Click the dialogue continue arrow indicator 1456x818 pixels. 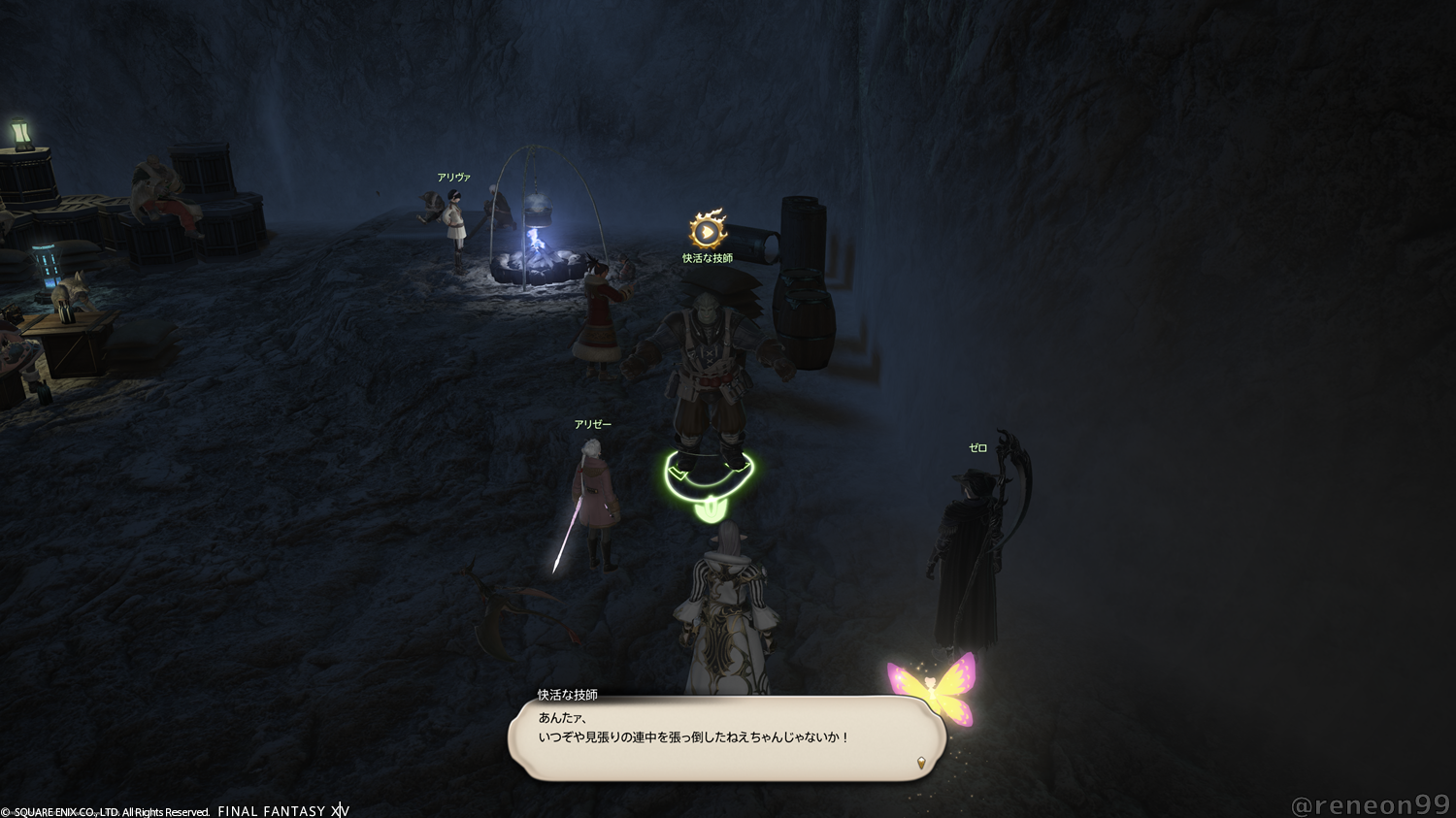[921, 763]
